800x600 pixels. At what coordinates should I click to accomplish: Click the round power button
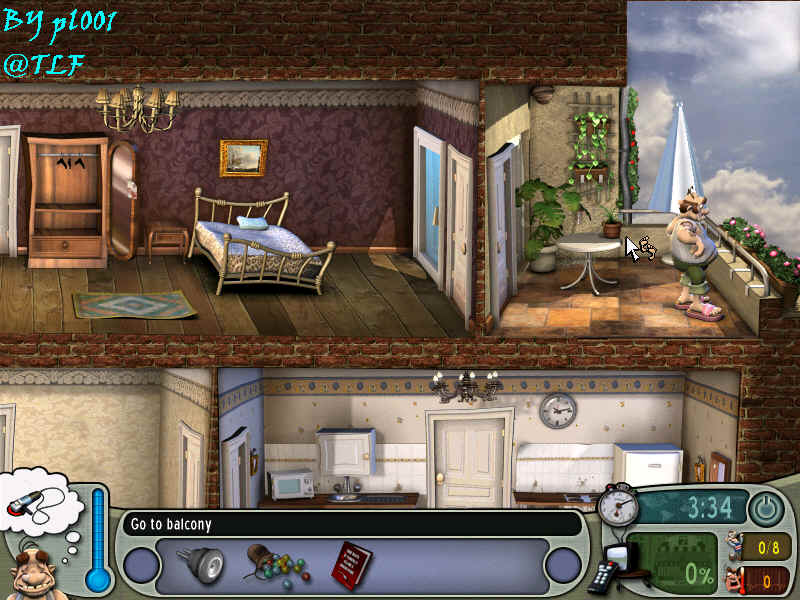(766, 509)
